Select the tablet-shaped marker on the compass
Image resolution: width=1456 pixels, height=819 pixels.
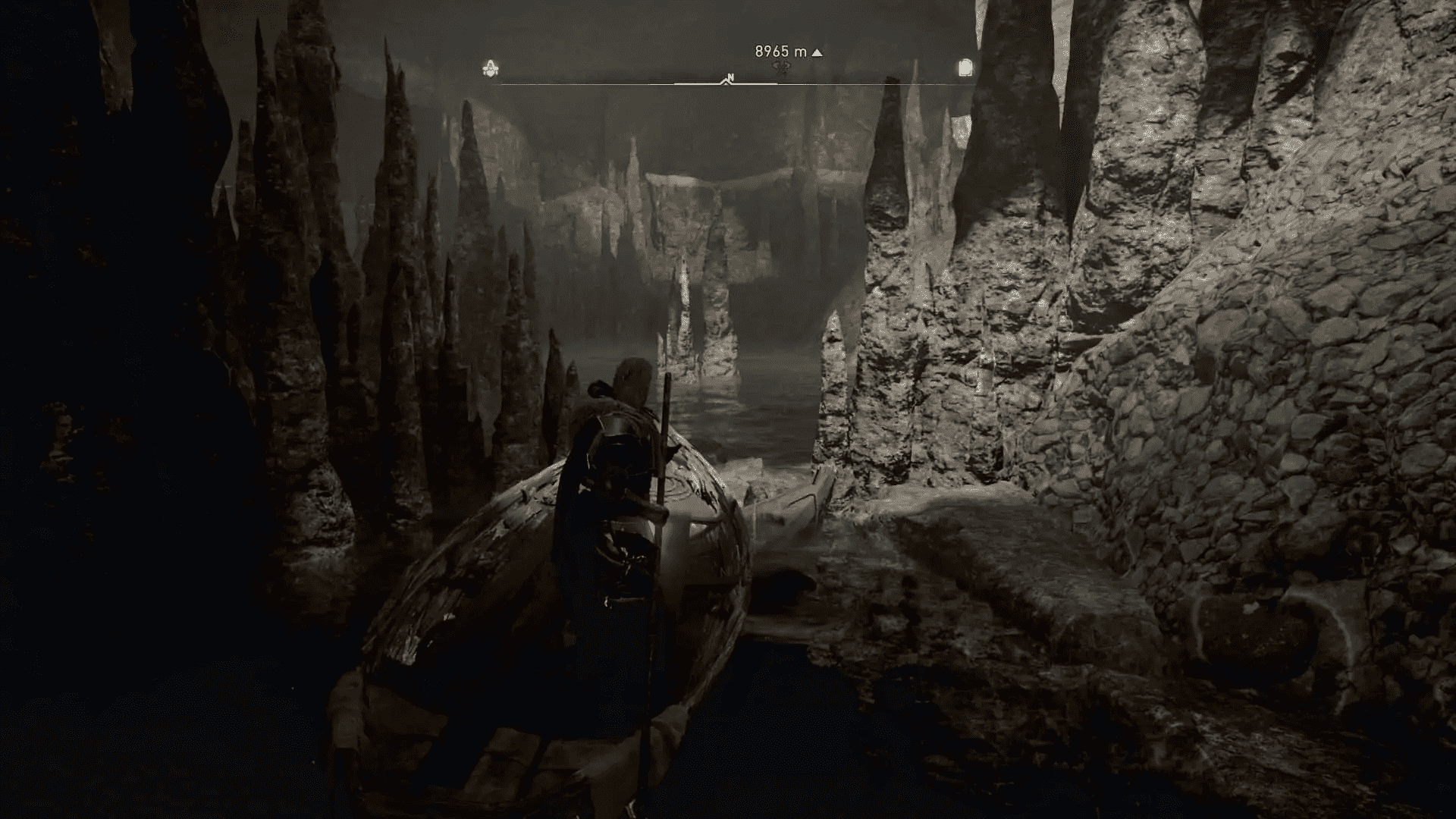(x=965, y=68)
